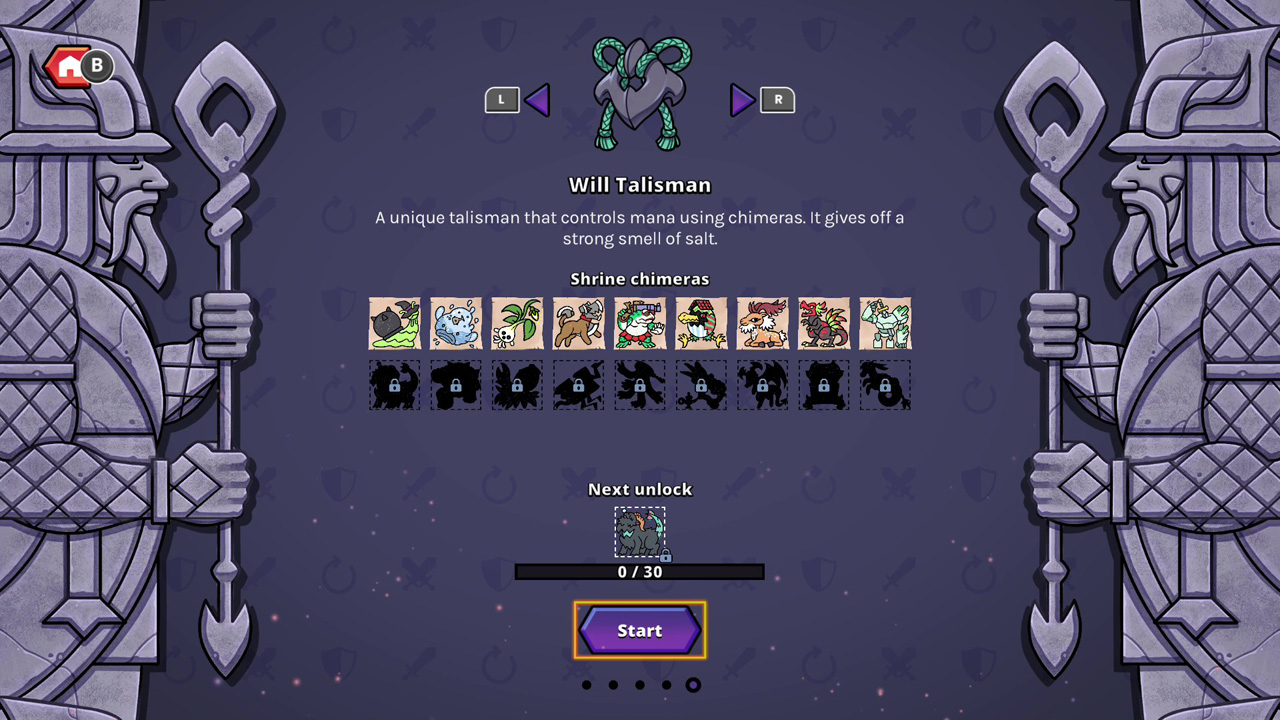Click the 0 / 30 unlock progress bar
Screen dimensions: 1280x720
click(639, 572)
